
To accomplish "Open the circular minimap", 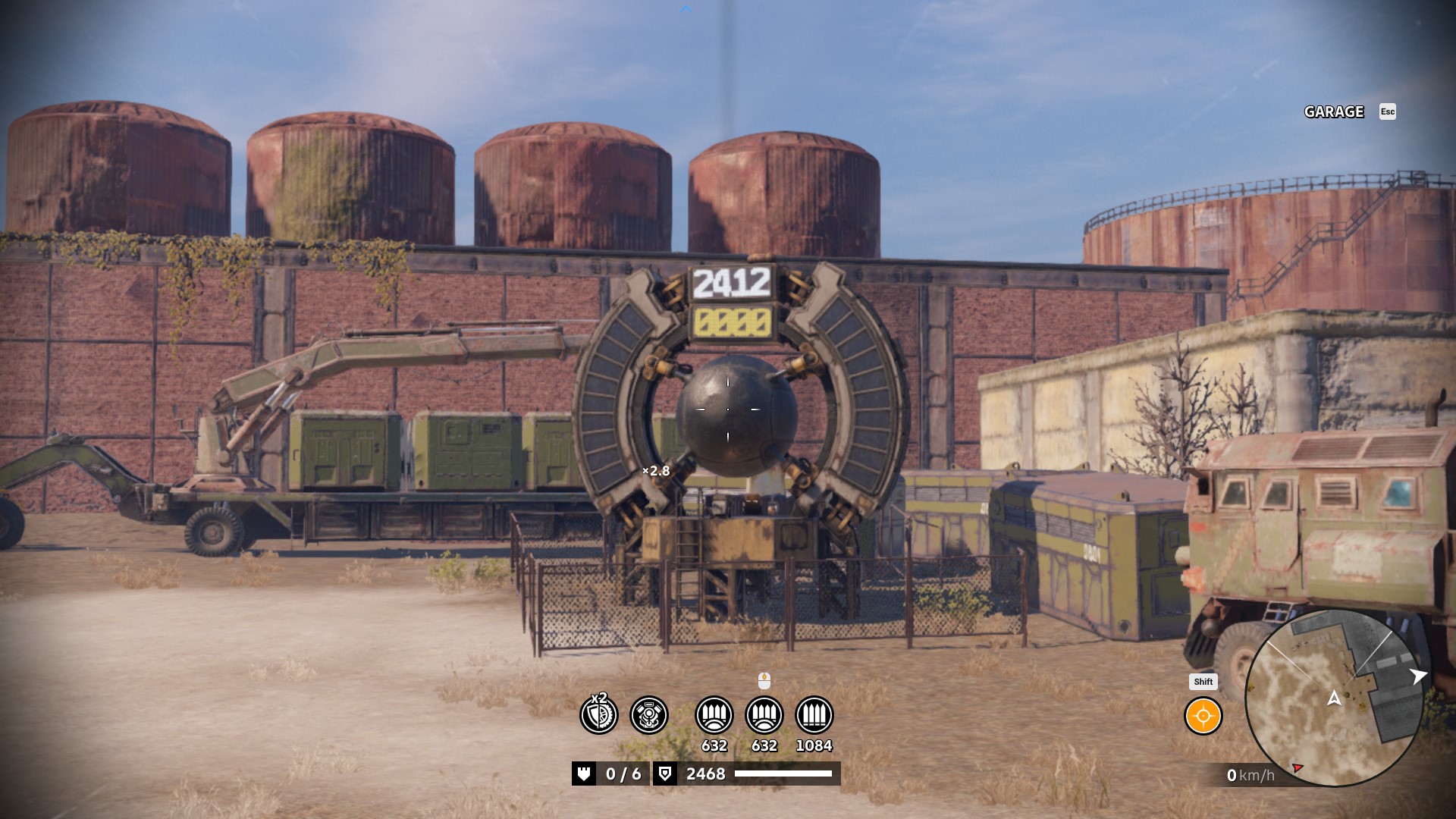I will click(x=1334, y=698).
